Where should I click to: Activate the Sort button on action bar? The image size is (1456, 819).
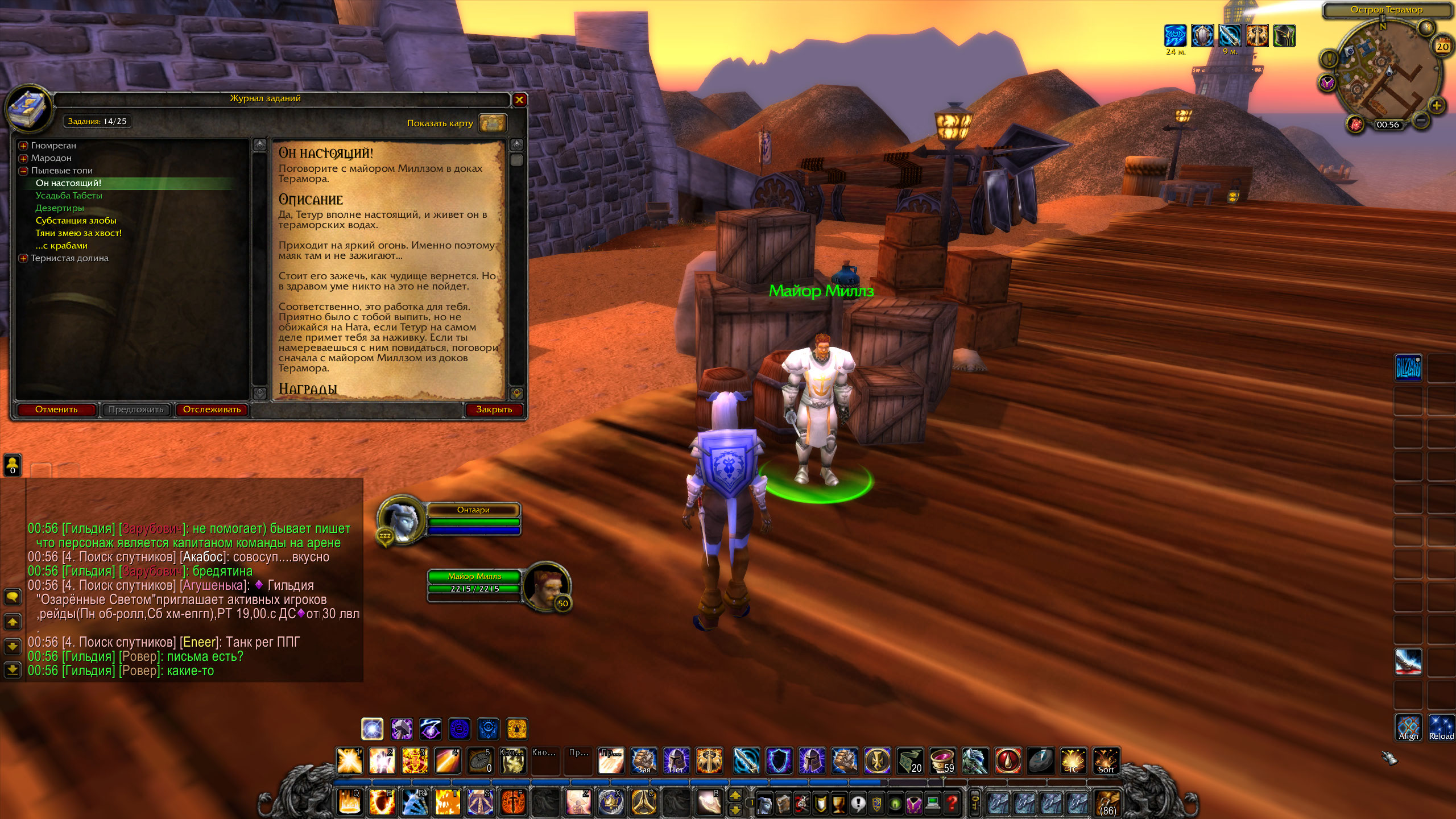(1106, 761)
